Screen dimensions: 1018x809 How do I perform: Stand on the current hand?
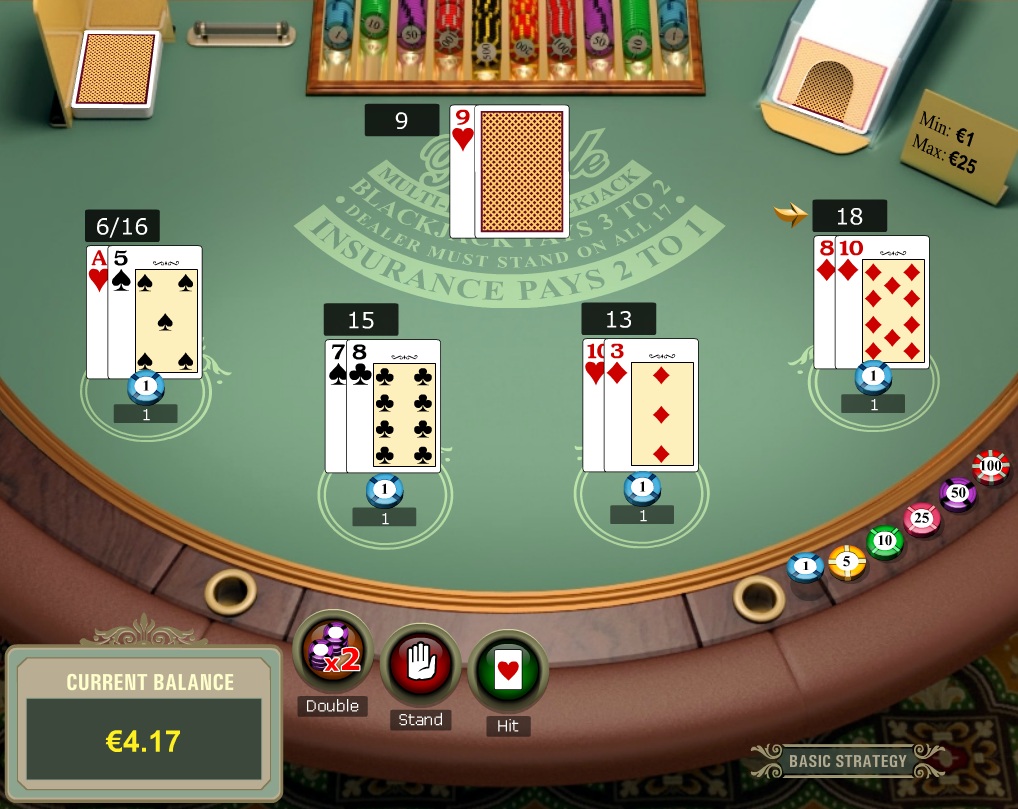(421, 665)
